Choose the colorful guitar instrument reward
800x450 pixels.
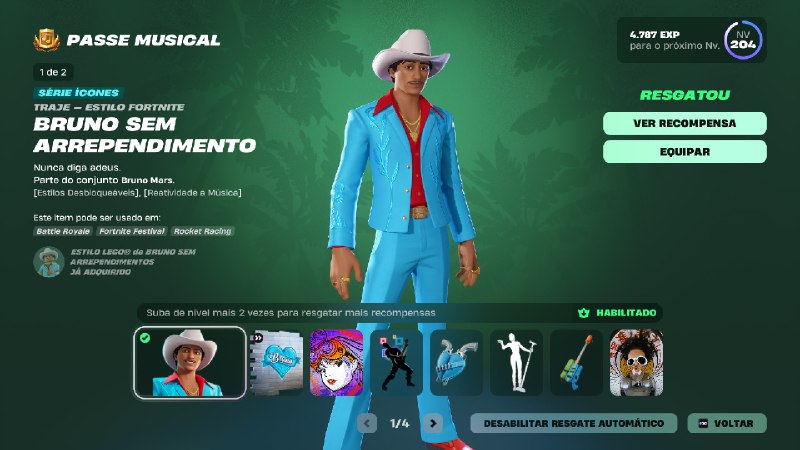[x=576, y=363]
